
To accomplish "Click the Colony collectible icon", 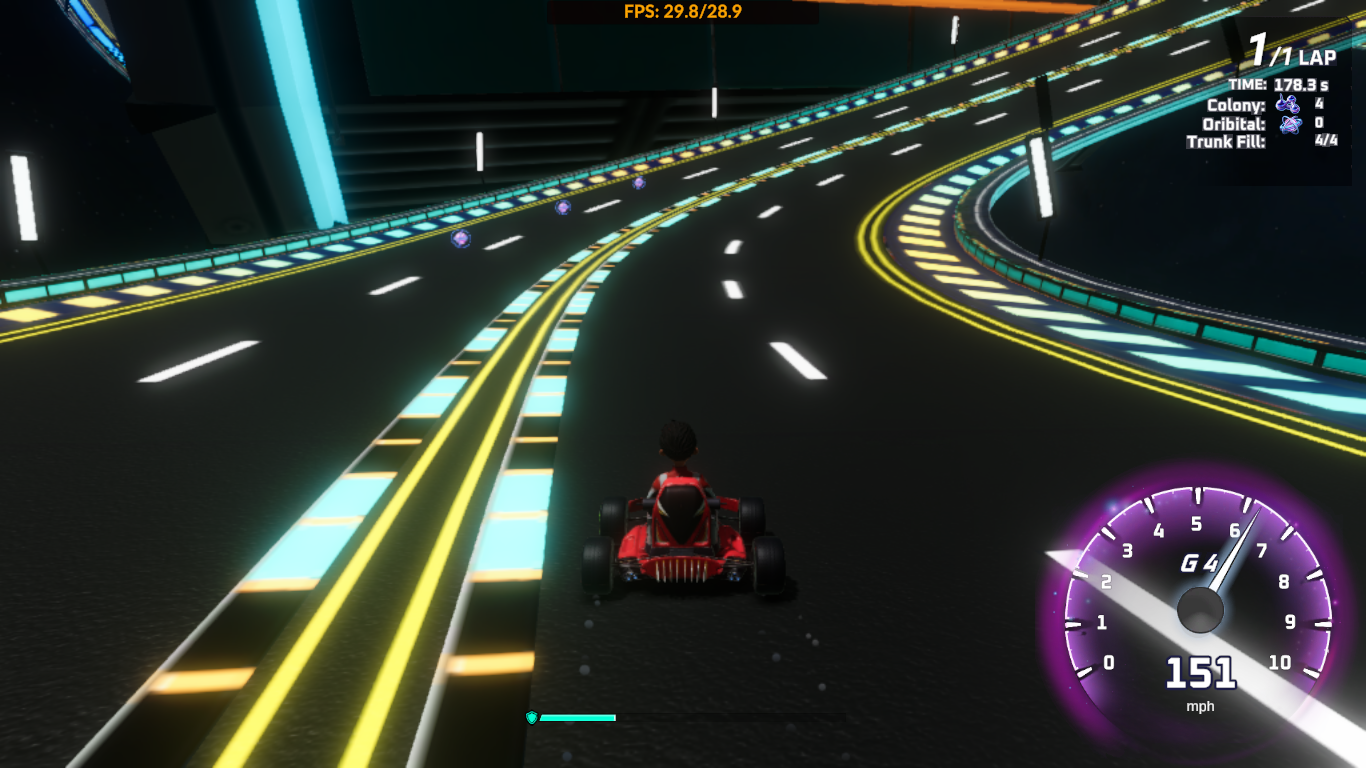I will (1287, 104).
